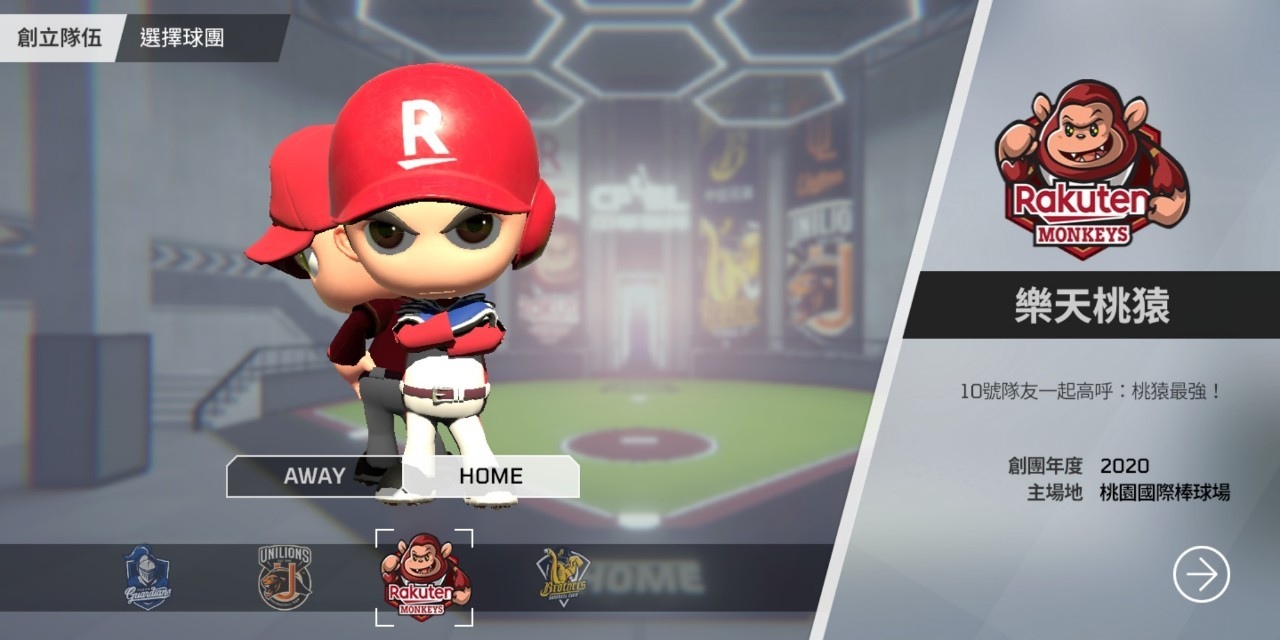
Task: Select the Rakuten Monkeys team logo
Action: (424, 578)
